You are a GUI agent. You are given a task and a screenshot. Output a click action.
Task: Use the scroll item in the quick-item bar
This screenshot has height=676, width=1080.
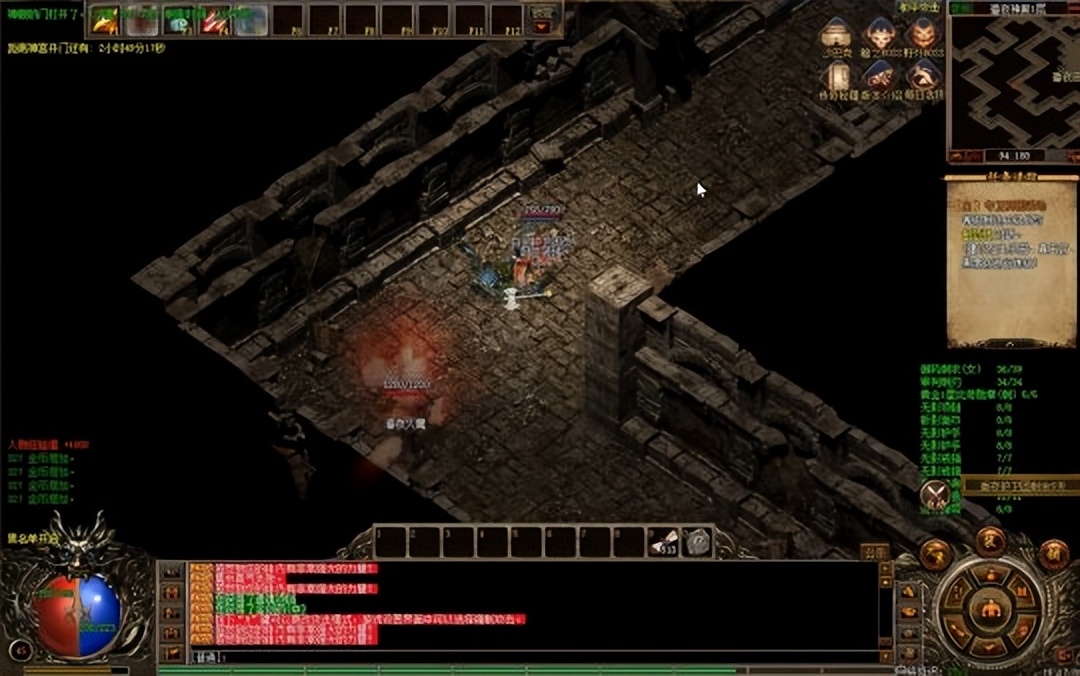click(662, 542)
